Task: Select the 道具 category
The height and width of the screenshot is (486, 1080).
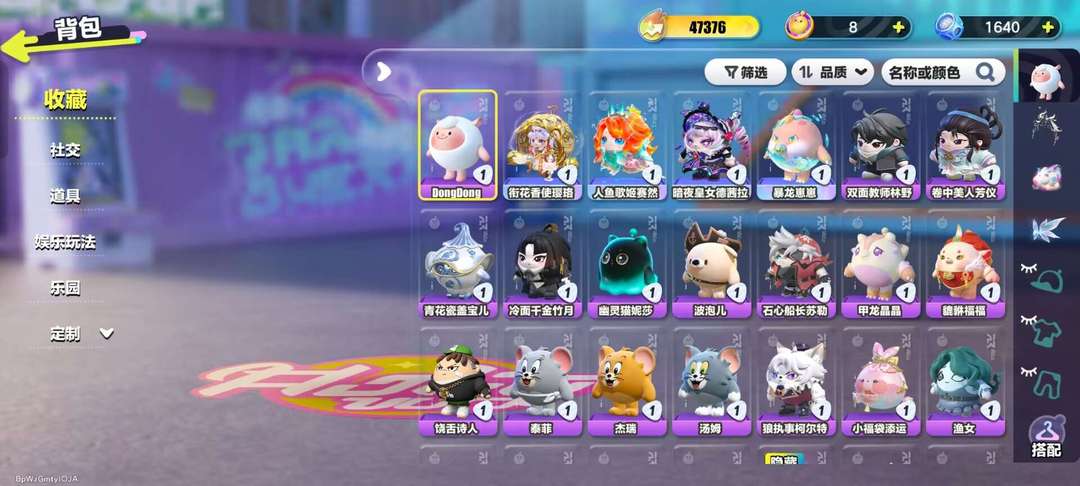Action: point(65,196)
